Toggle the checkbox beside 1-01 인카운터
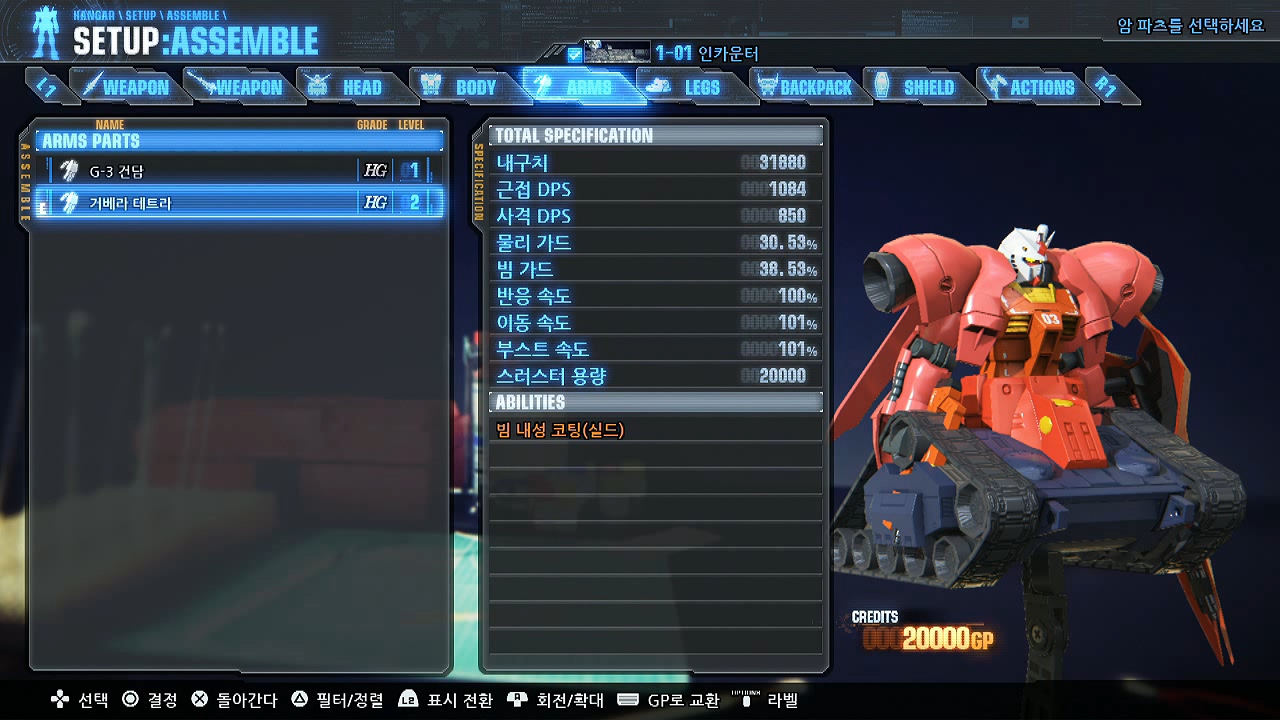Screen dimensions: 1280x720 [x=574, y=54]
